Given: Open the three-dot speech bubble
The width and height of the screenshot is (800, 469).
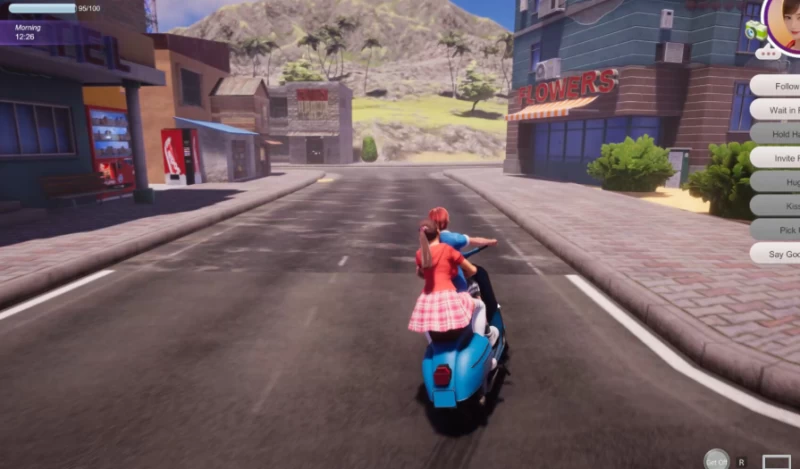Looking at the screenshot, I should (x=771, y=54).
